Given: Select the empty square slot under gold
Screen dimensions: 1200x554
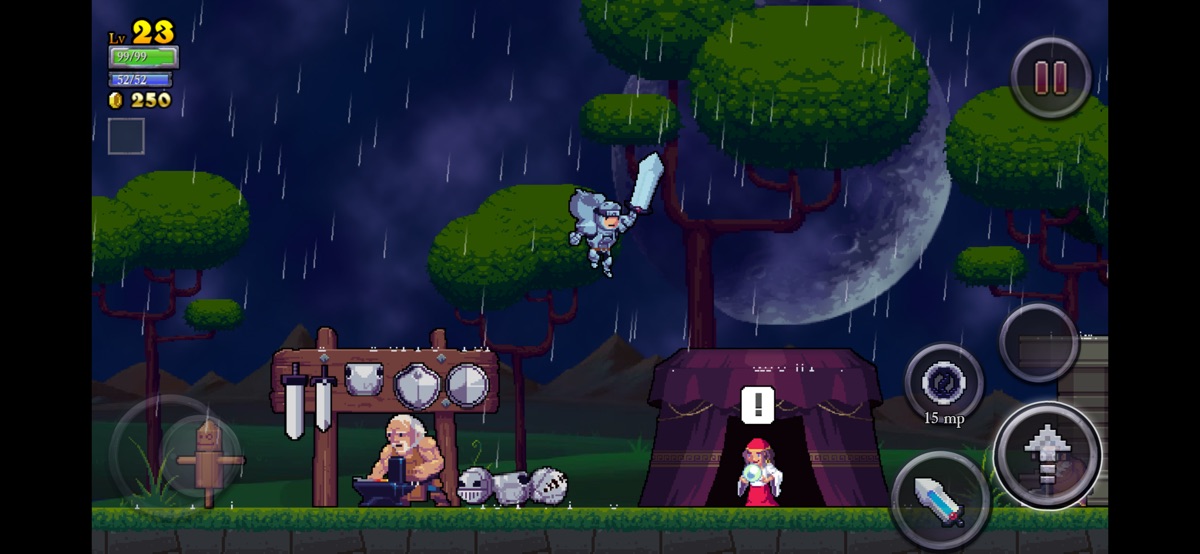Looking at the screenshot, I should (126, 136).
